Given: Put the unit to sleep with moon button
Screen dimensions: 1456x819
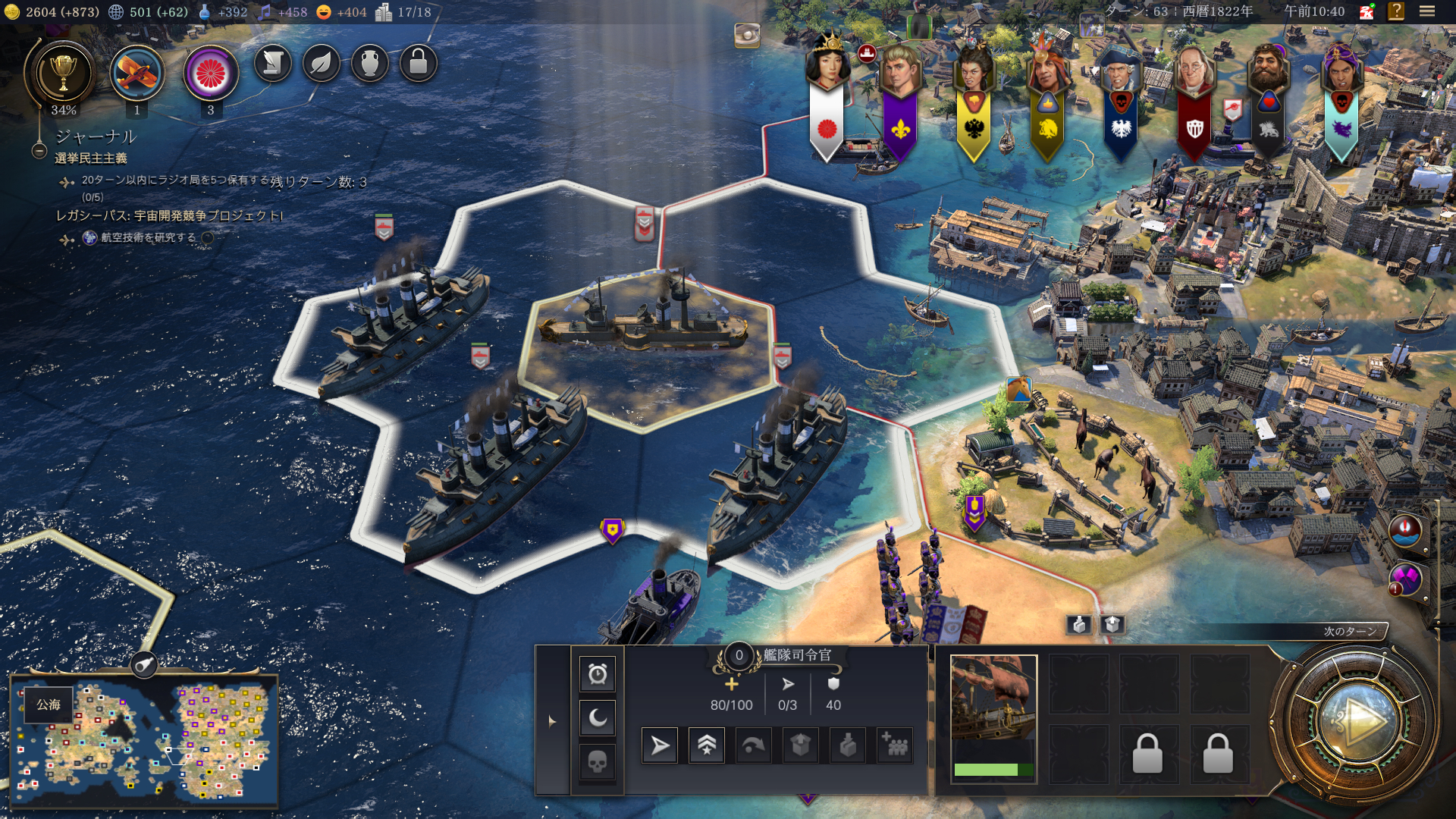Looking at the screenshot, I should 598,717.
